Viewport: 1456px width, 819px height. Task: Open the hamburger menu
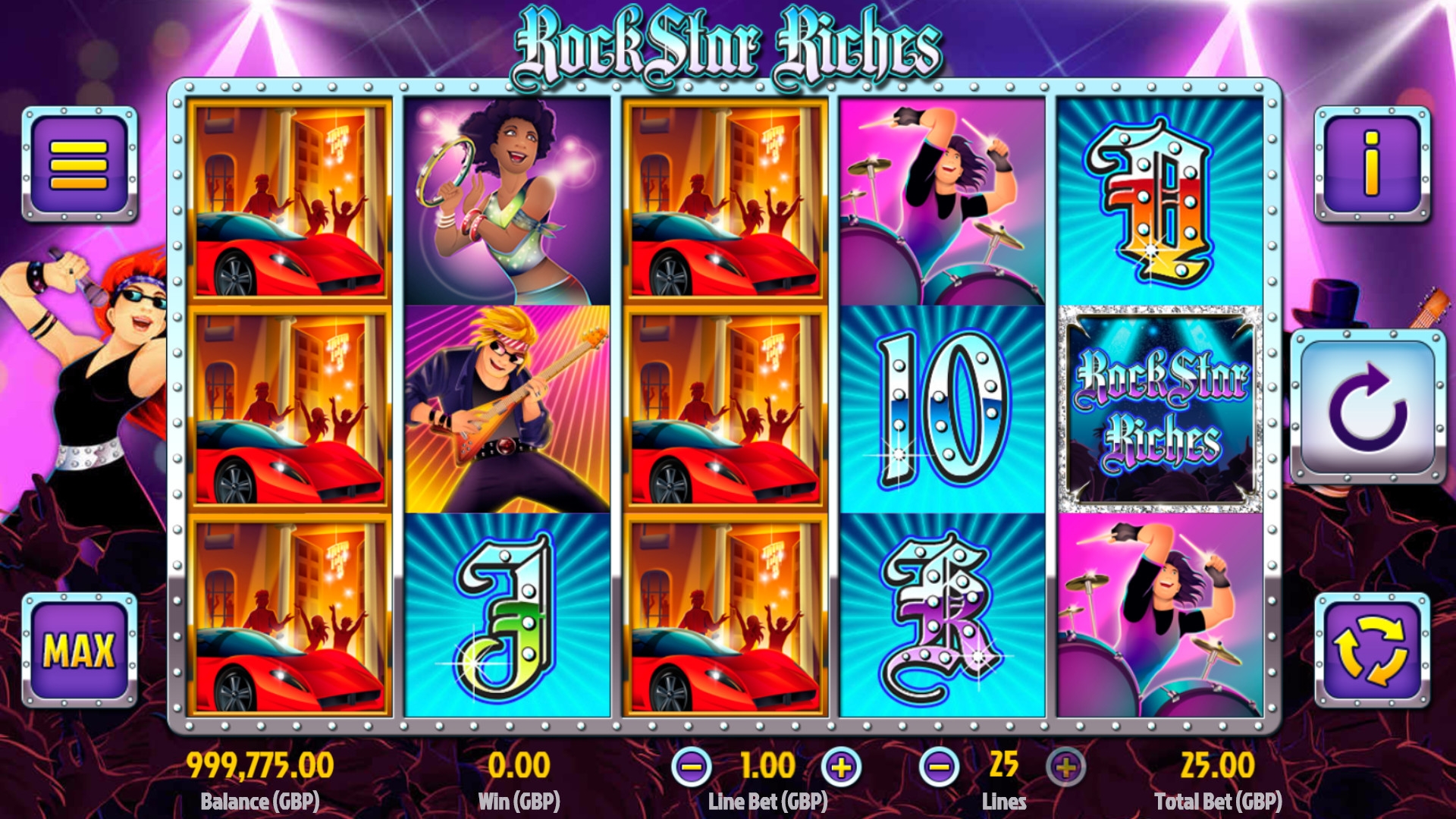coord(79,164)
